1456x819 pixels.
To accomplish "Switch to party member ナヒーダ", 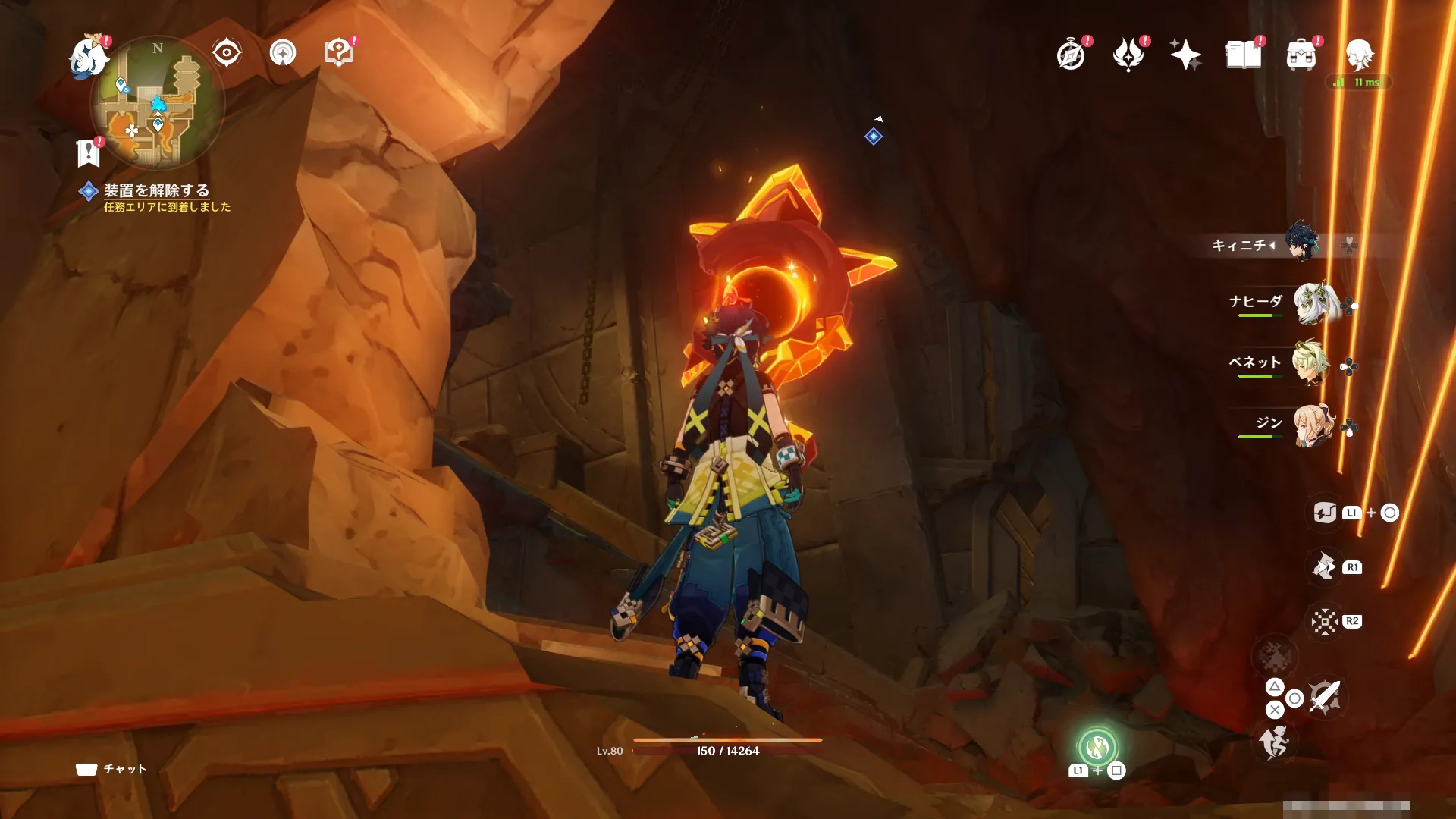I will coord(1312,303).
